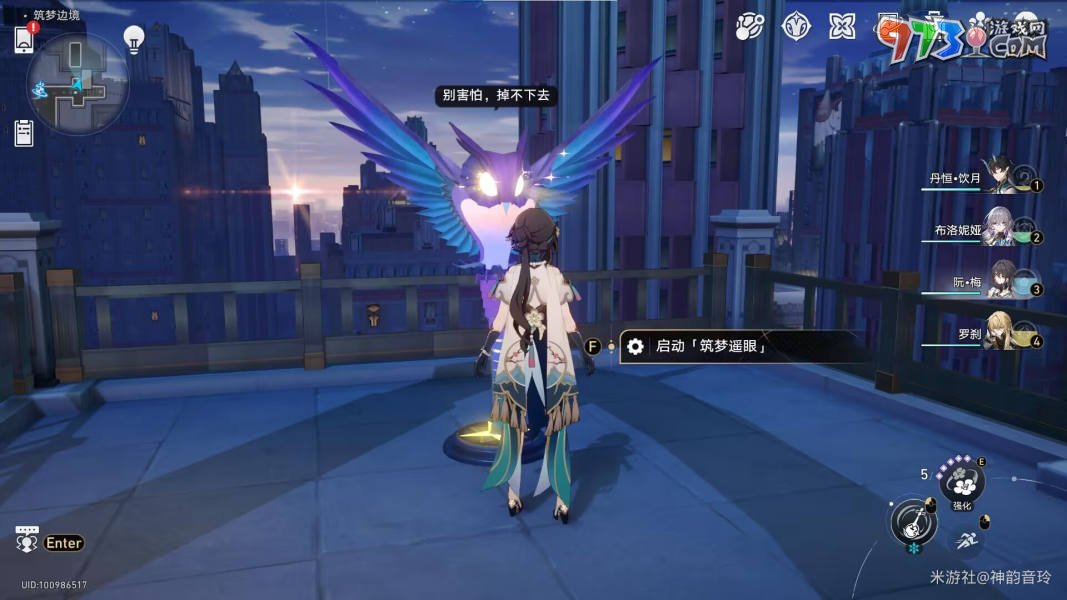Viewport: 1067px width, 600px height.
Task: Open the four-petal flower icon in top bar
Action: [842, 27]
